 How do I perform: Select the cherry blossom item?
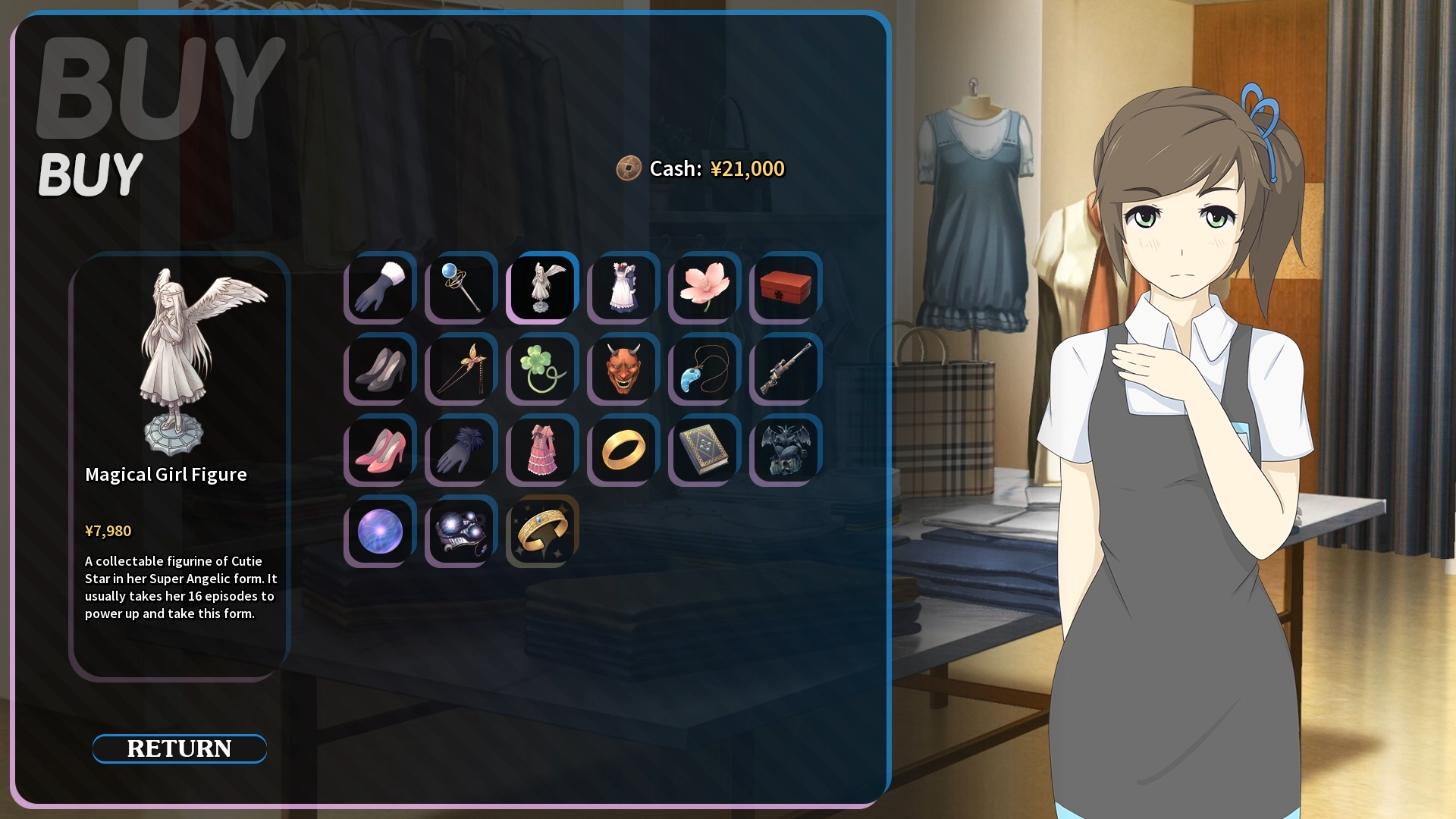[702, 288]
